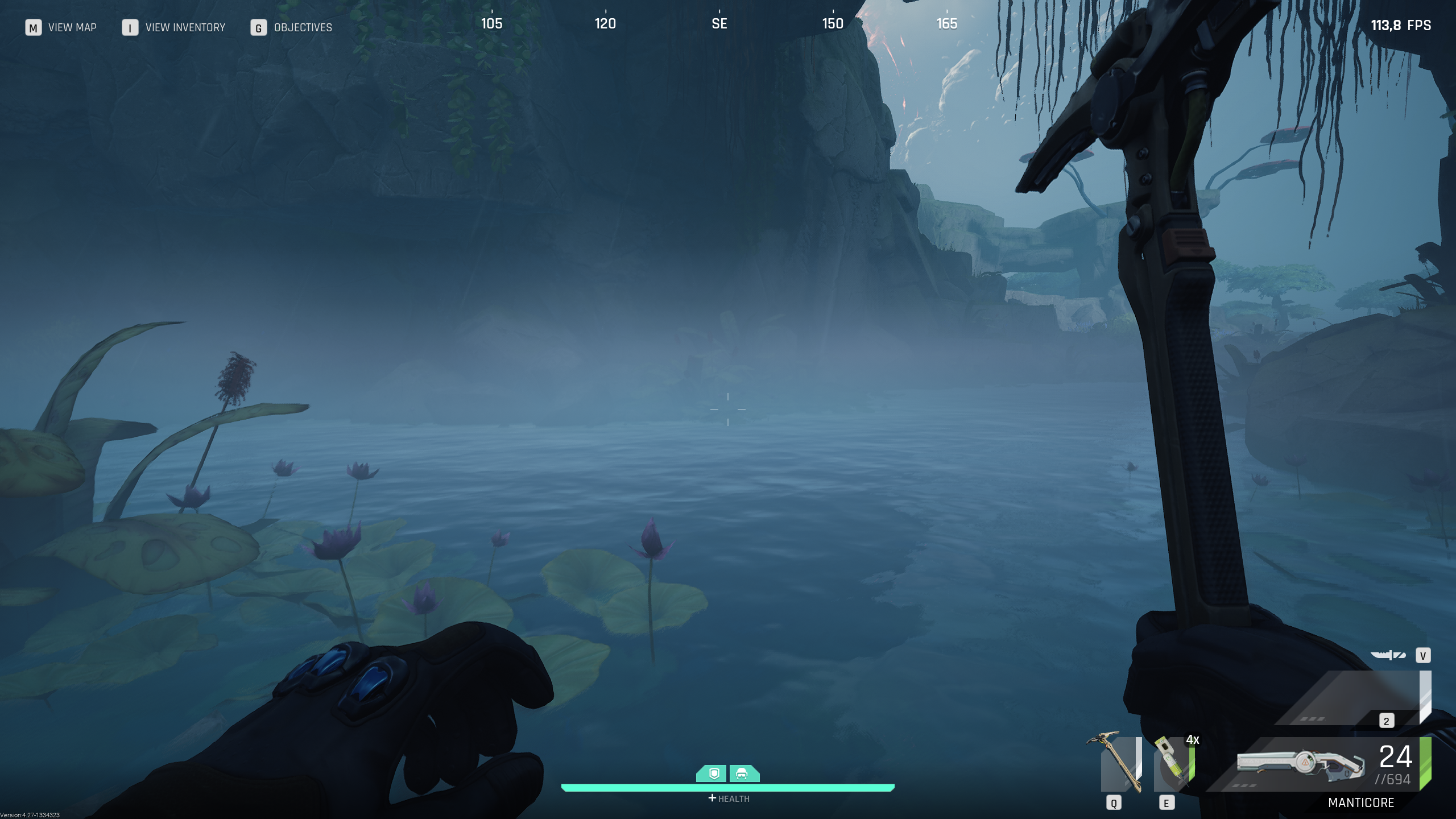
Task: Click the SE compass heading marker
Action: (x=719, y=23)
